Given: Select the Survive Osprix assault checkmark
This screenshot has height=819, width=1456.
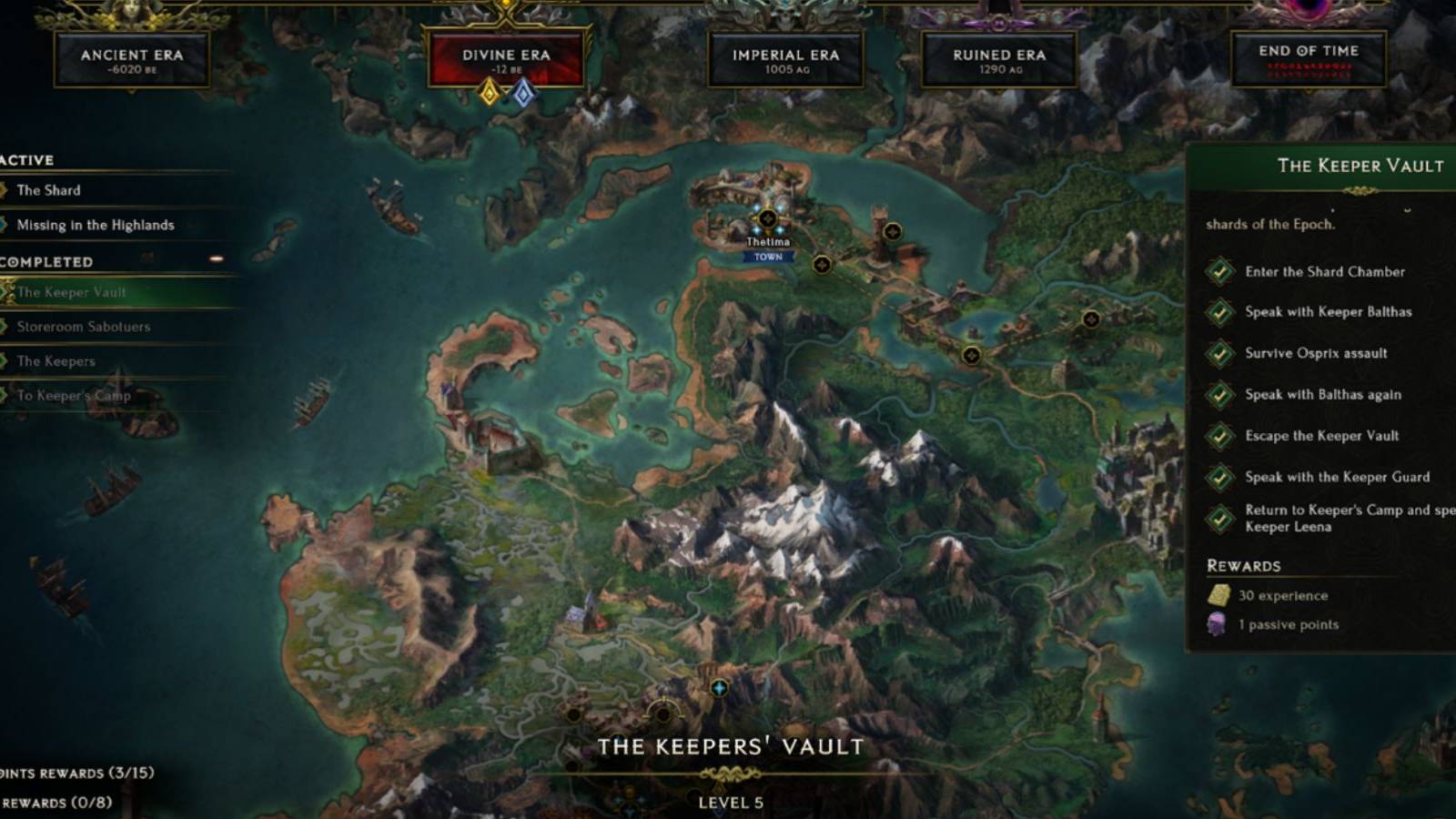Looking at the screenshot, I should click(1220, 354).
